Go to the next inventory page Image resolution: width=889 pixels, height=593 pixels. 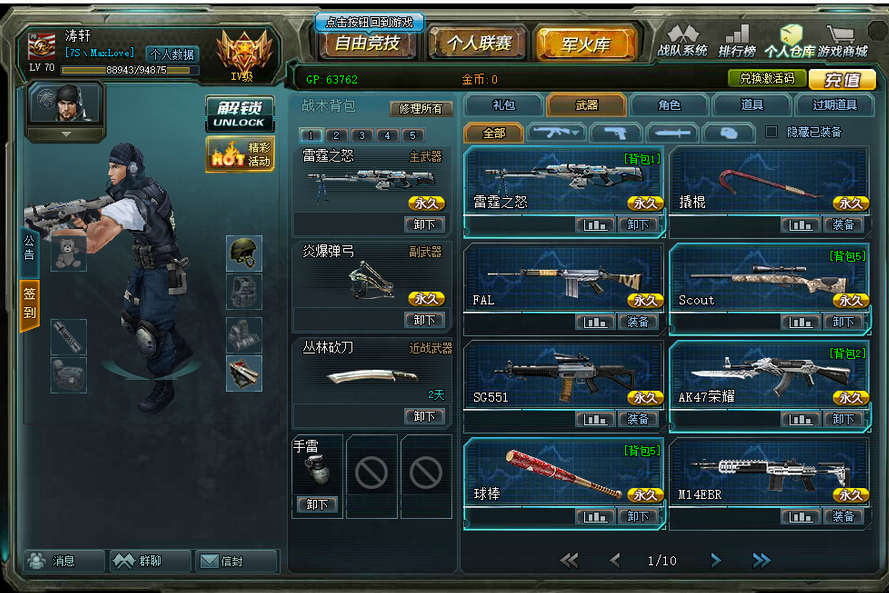tap(716, 560)
